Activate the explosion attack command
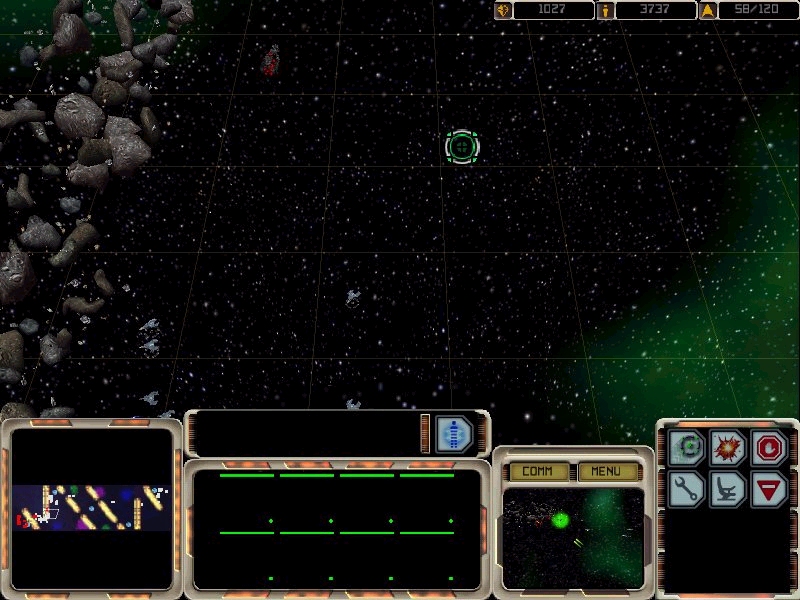 click(x=728, y=448)
